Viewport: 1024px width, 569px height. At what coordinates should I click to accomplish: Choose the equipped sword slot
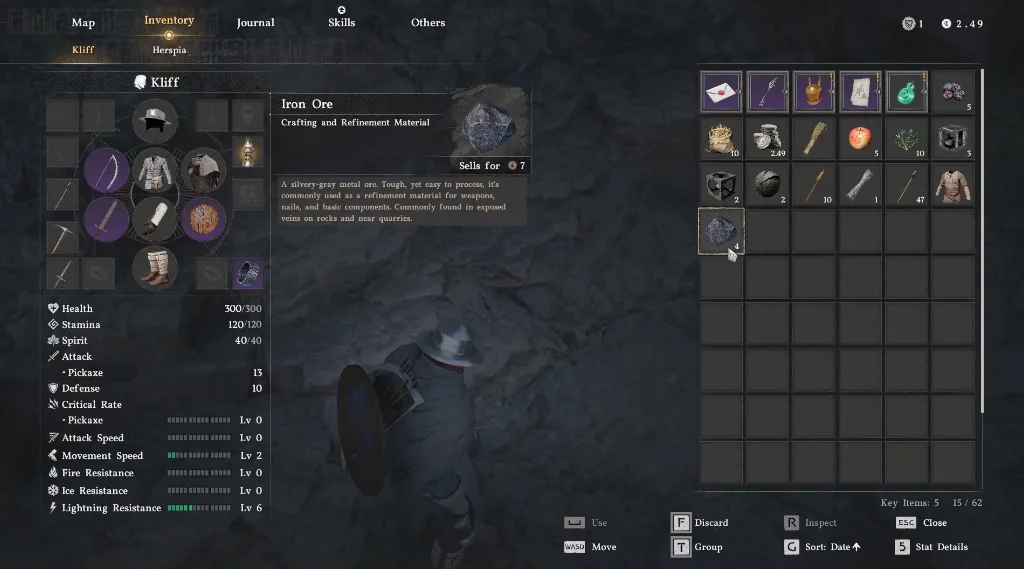[x=104, y=218]
